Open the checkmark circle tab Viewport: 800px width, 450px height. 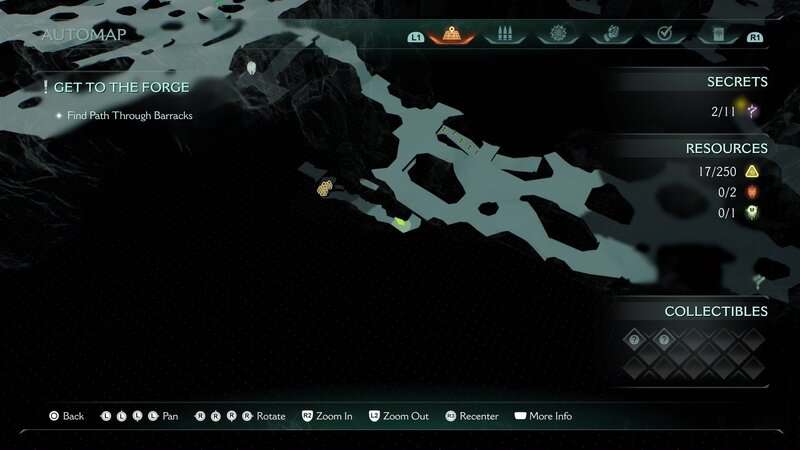point(661,34)
